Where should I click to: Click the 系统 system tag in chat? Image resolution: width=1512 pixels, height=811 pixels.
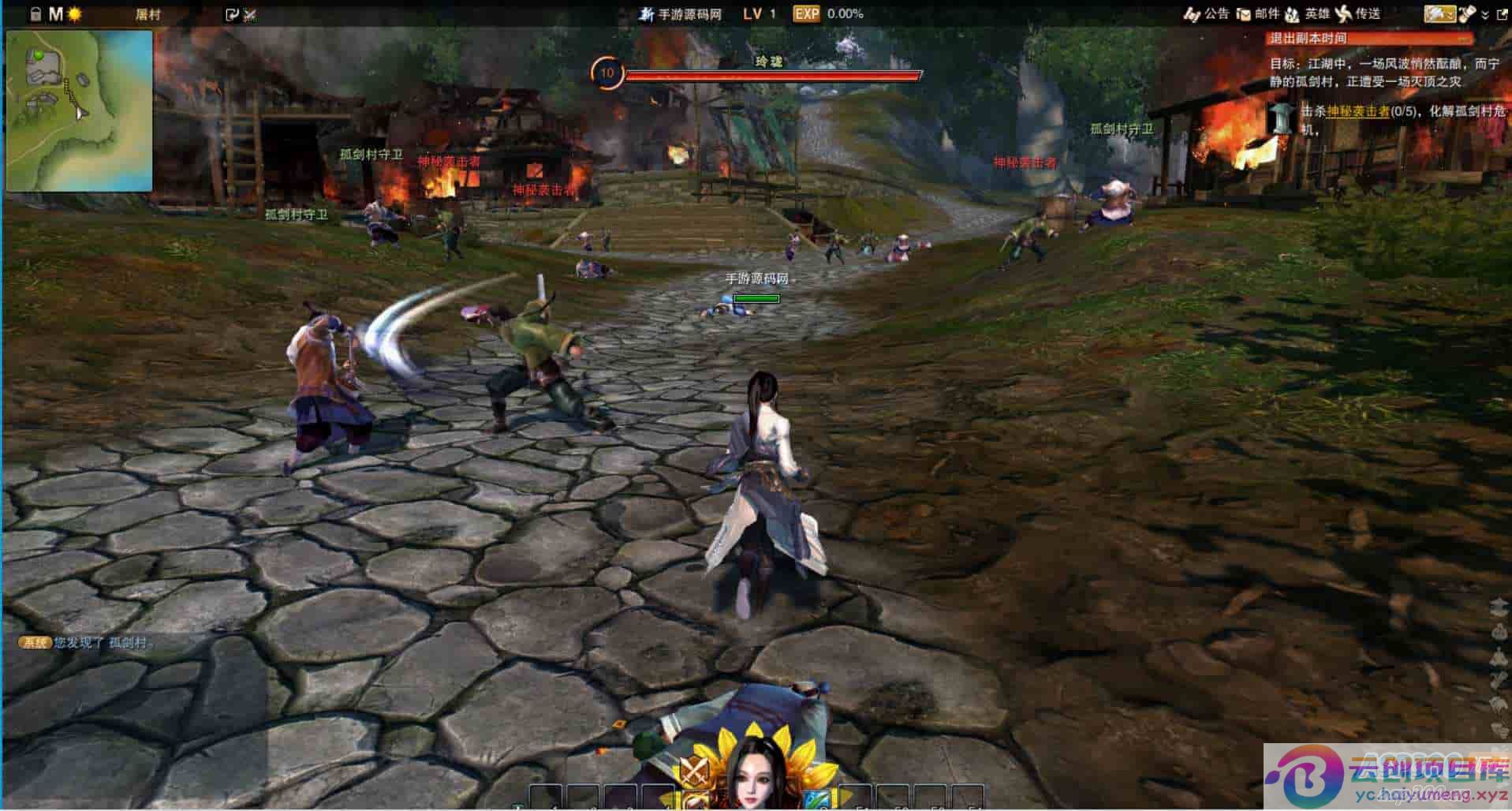(35, 643)
